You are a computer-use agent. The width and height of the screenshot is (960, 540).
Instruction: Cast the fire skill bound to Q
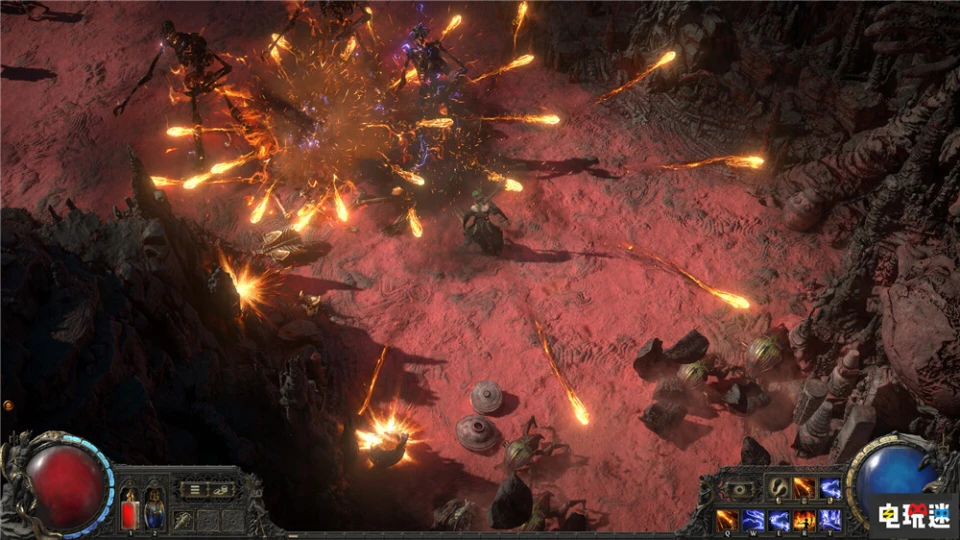(727, 519)
